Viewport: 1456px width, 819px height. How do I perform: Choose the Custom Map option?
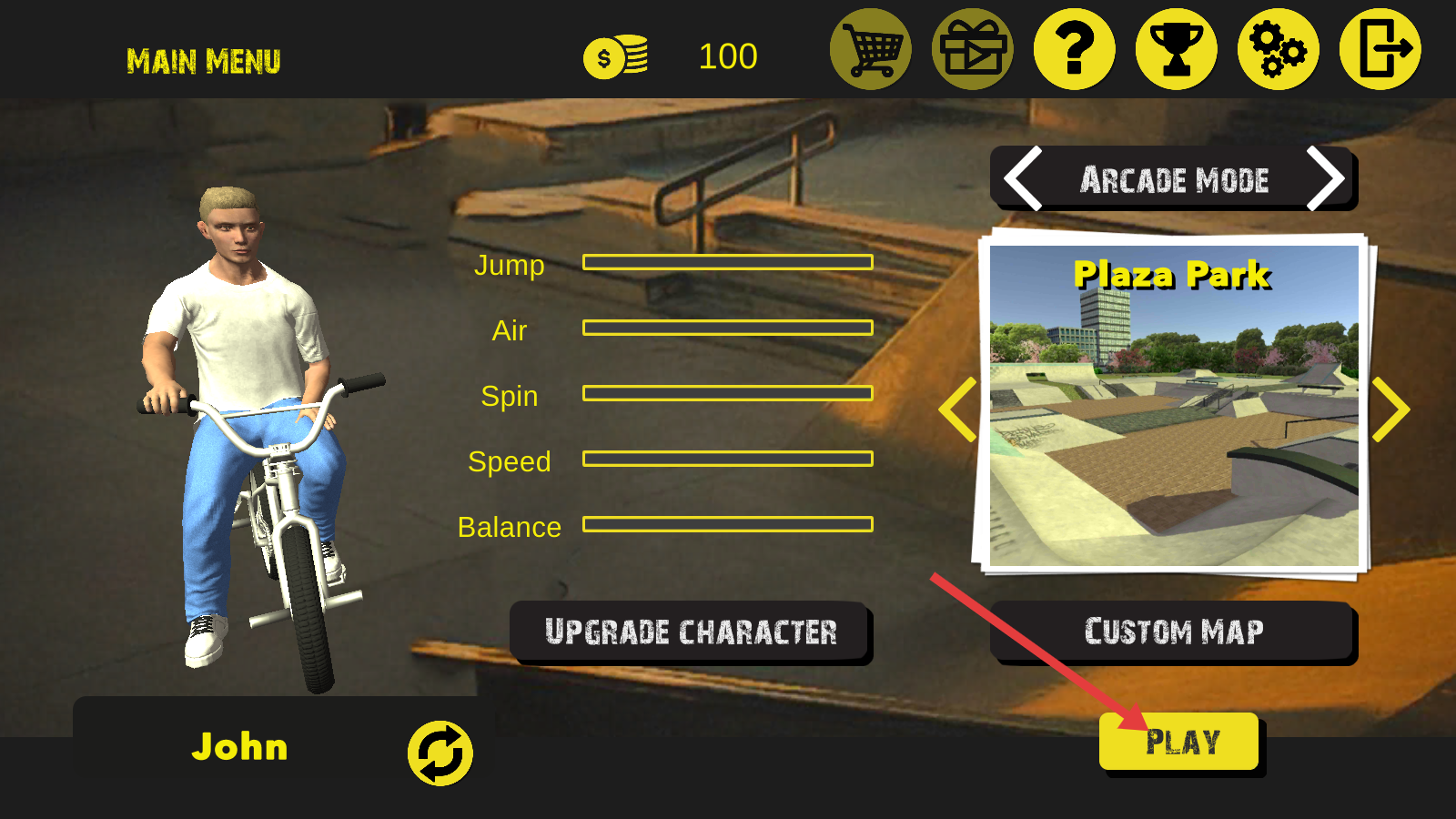(1173, 632)
